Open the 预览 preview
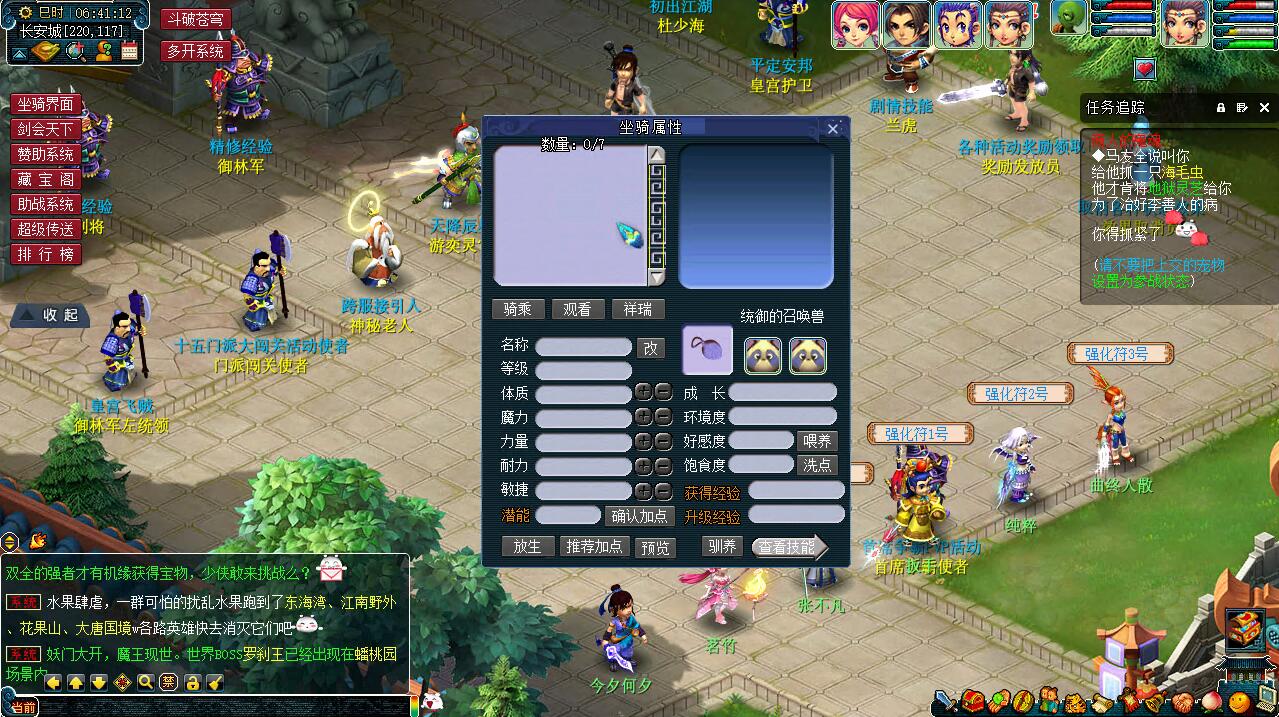The height and width of the screenshot is (717, 1279). click(x=656, y=548)
